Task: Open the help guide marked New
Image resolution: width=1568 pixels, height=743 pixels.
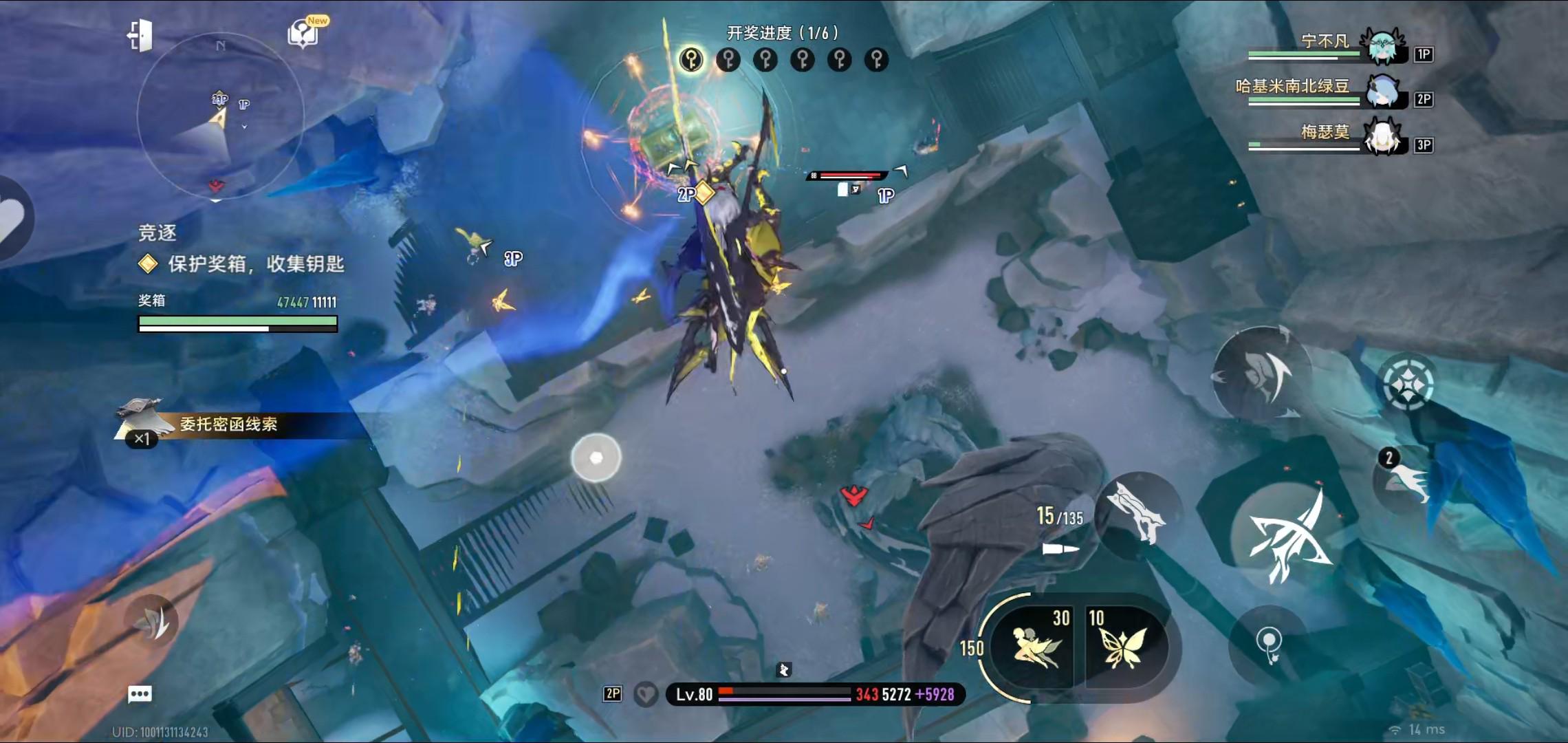Action: (304, 32)
